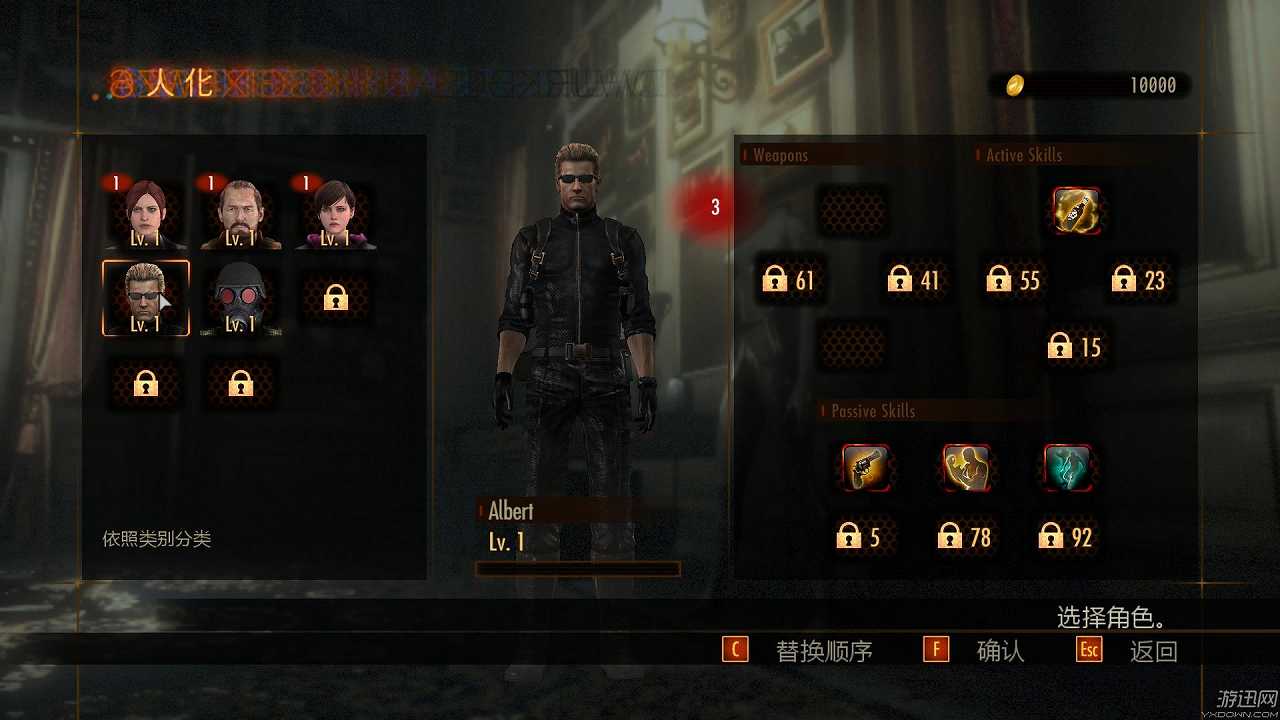Open the level 15 locked Active Skill slot
This screenshot has width=1280, height=720.
click(x=1076, y=346)
